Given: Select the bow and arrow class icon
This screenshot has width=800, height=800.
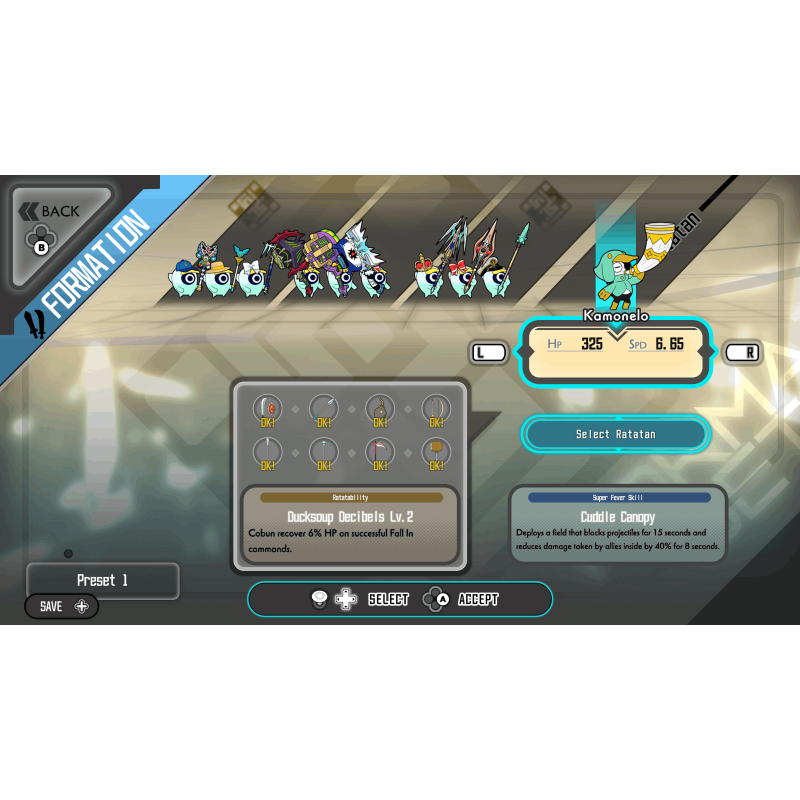Looking at the screenshot, I should pos(435,409).
